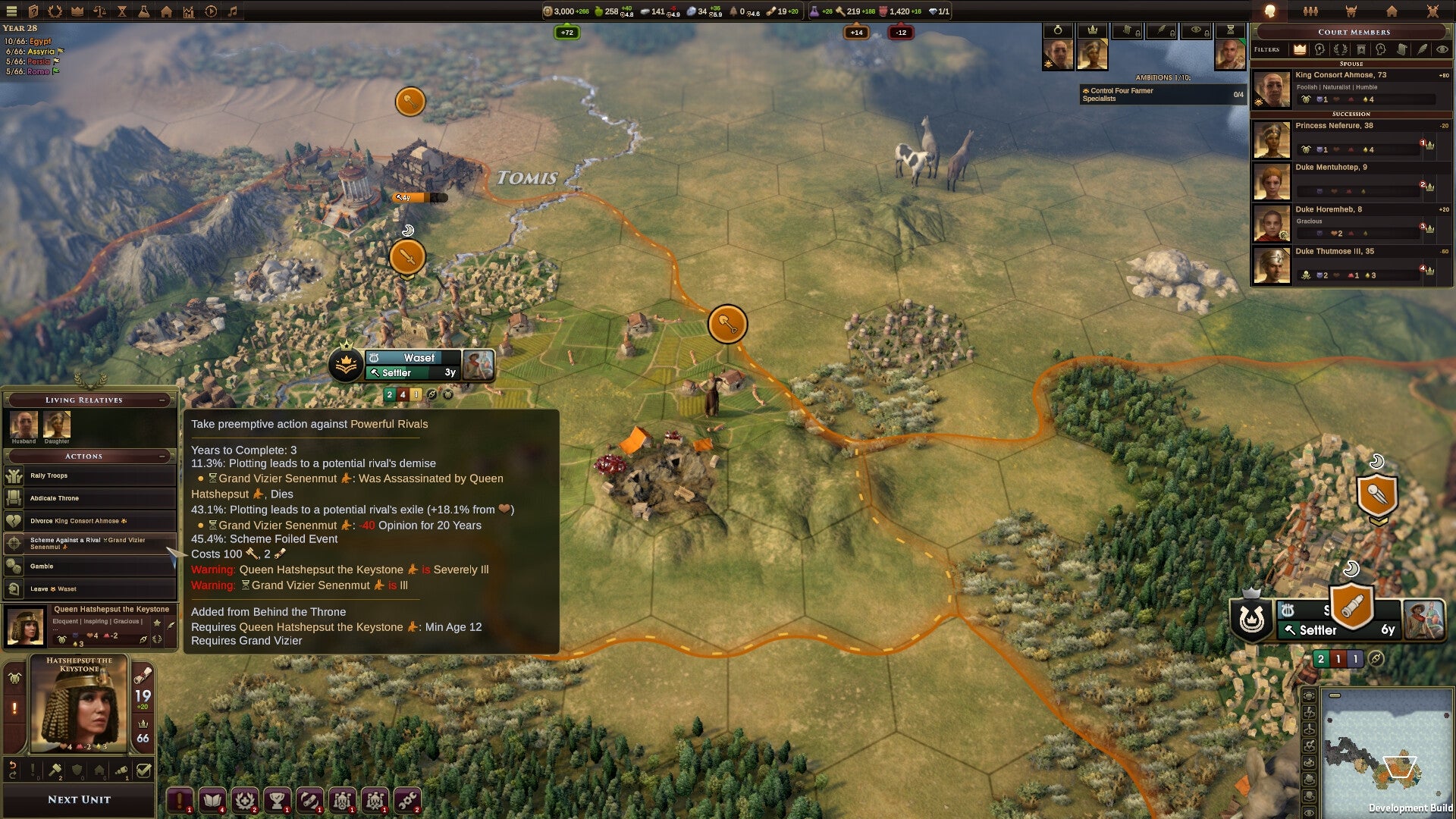
Task: Enable the quill filter in Court Members
Action: [1423, 50]
